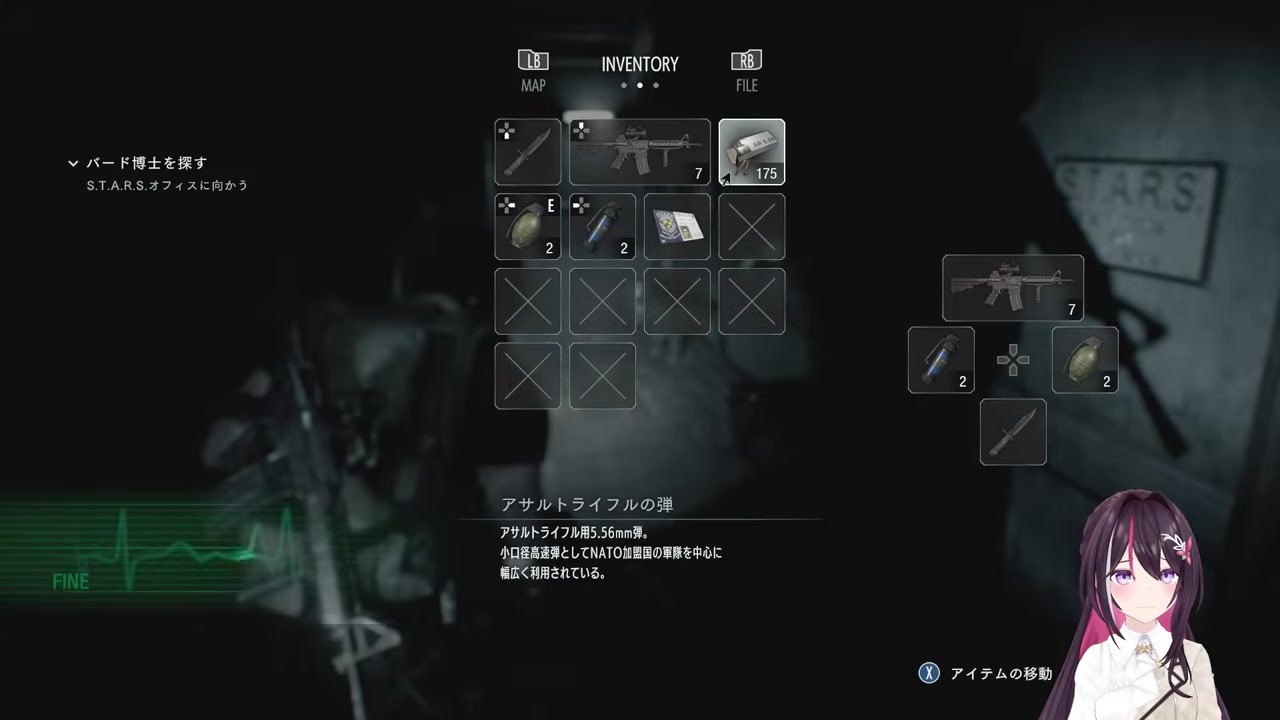Switch to the INVENTORY tab header
This screenshot has width=1280, height=720.
tap(640, 64)
